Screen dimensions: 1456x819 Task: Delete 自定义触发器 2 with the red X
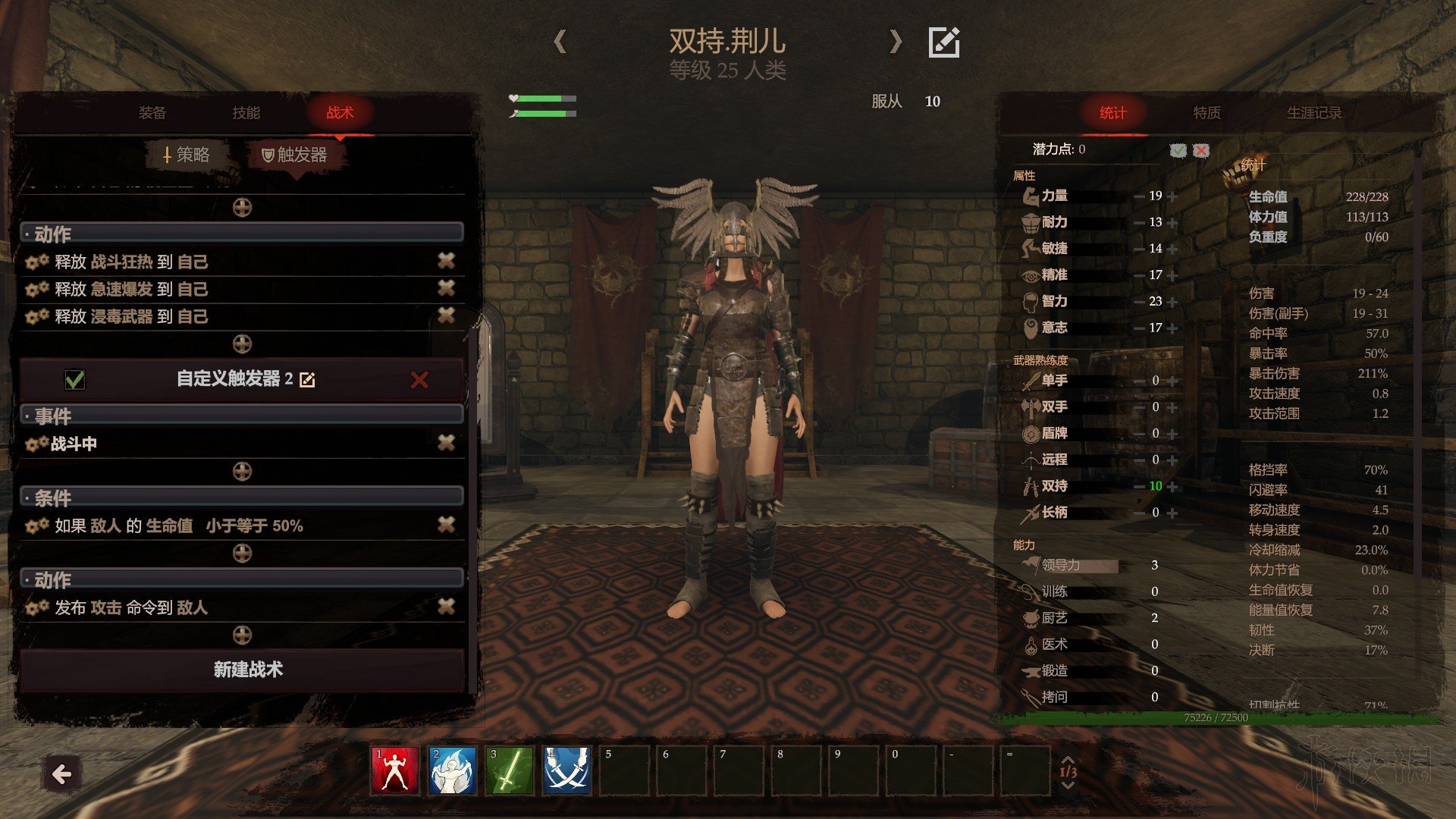tap(419, 380)
